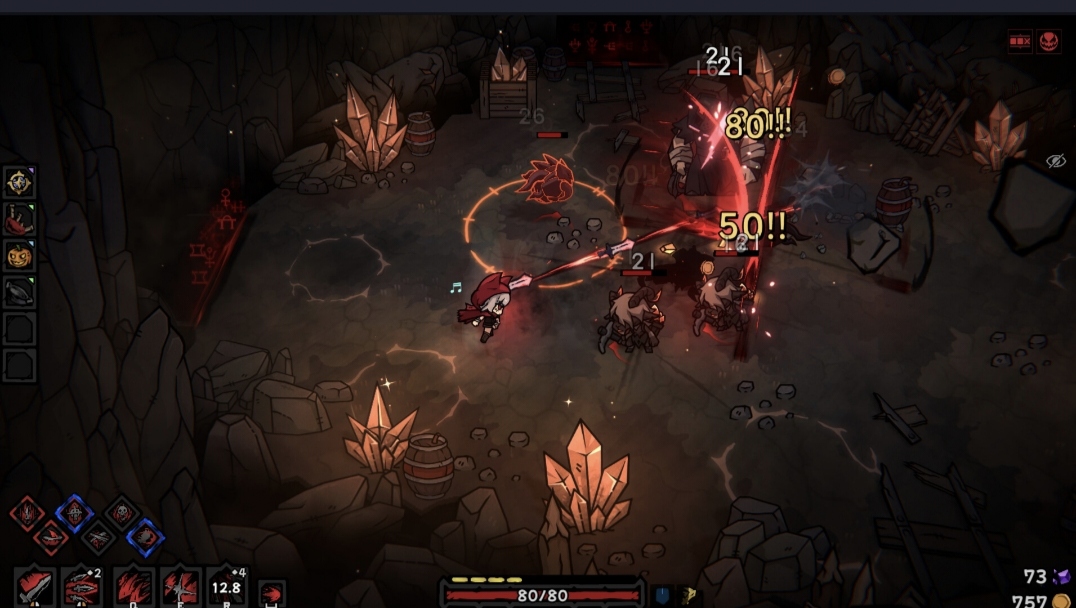Use the red dash skill icon
The width and height of the screenshot is (1076, 608).
pos(271,593)
